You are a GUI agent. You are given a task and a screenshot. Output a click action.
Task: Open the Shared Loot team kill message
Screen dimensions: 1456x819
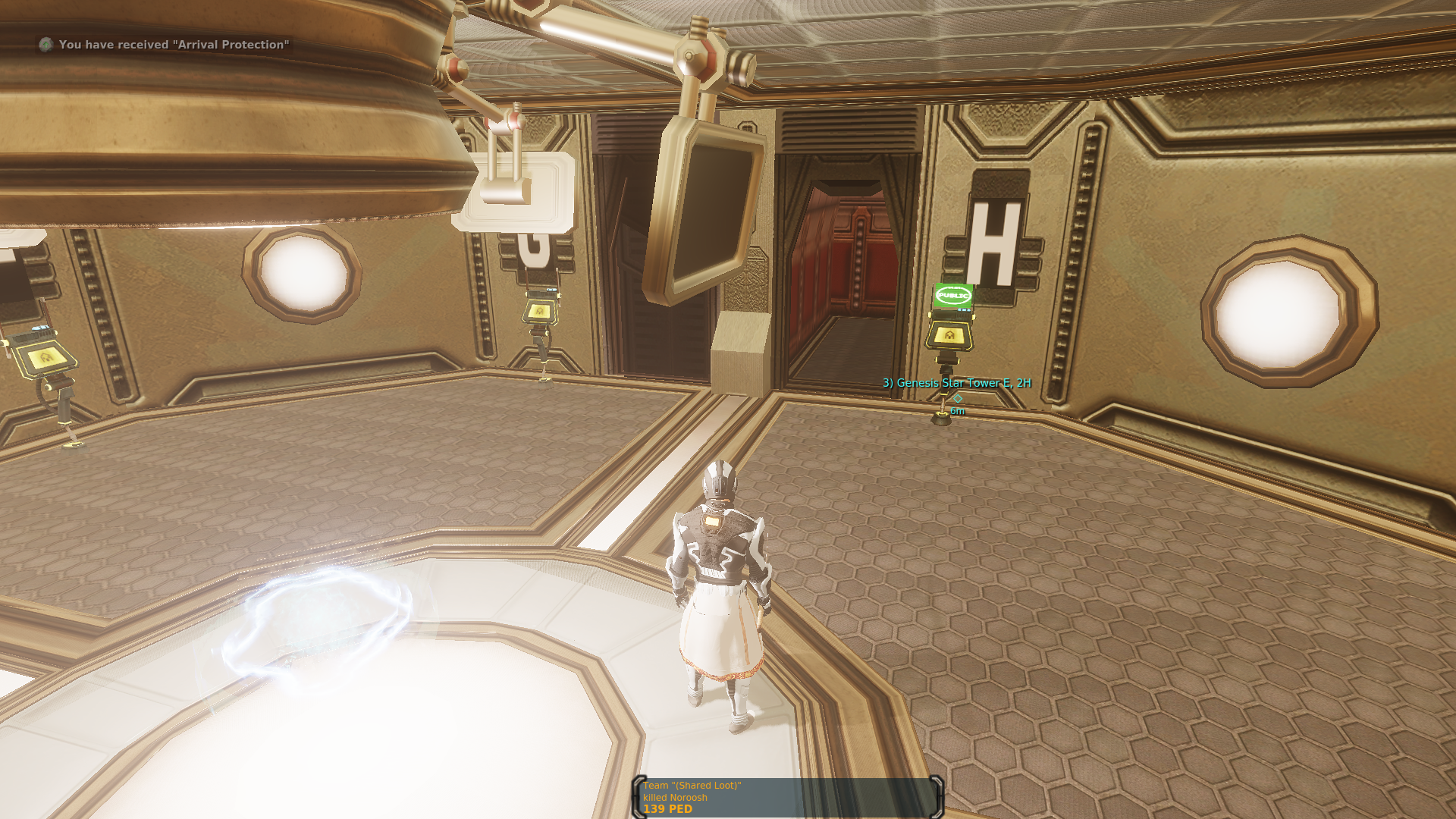(x=788, y=797)
